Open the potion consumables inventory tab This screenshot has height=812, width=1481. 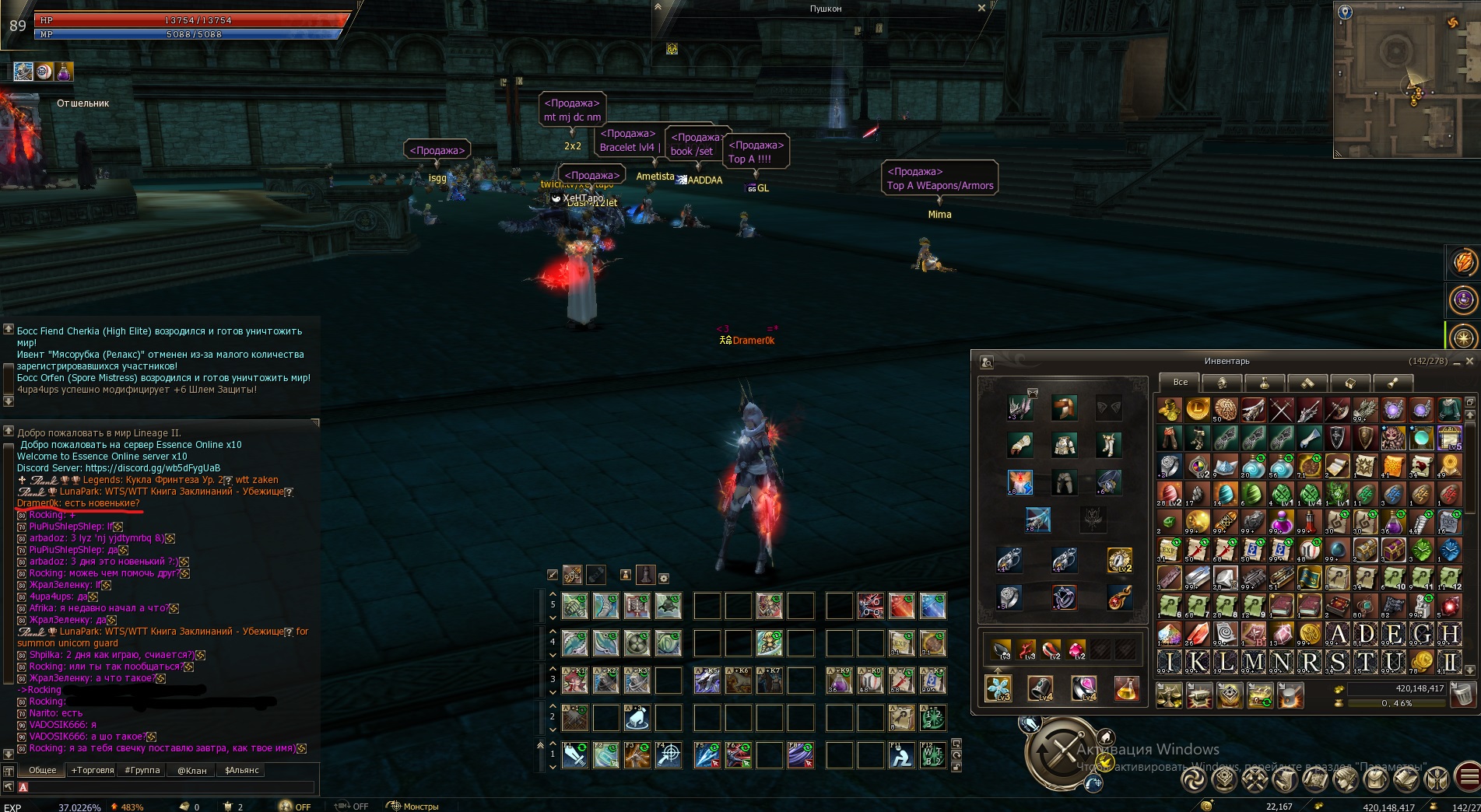pos(1265,383)
